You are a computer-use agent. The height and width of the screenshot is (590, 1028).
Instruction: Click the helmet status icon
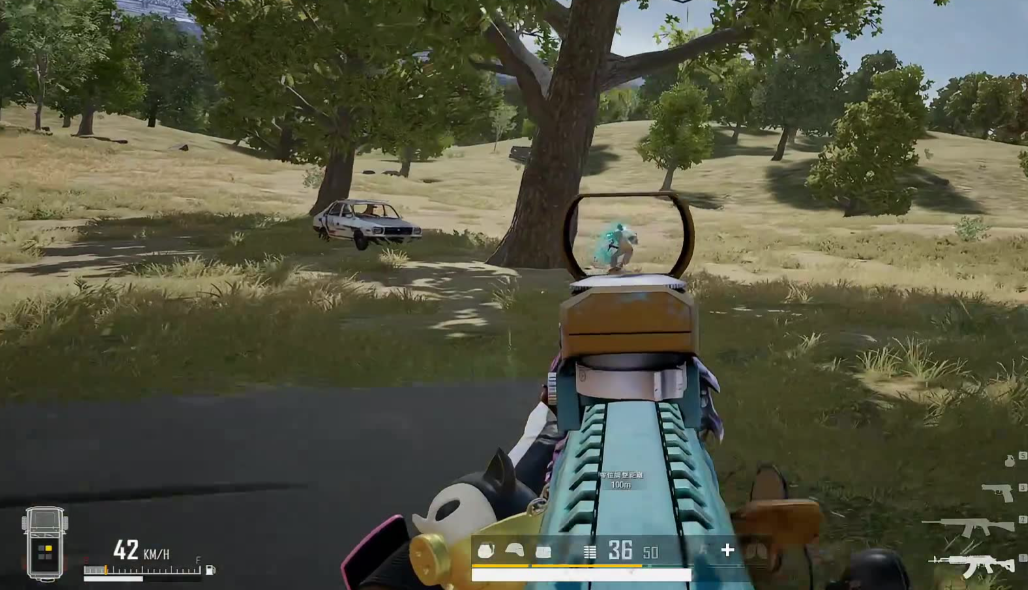(x=514, y=551)
